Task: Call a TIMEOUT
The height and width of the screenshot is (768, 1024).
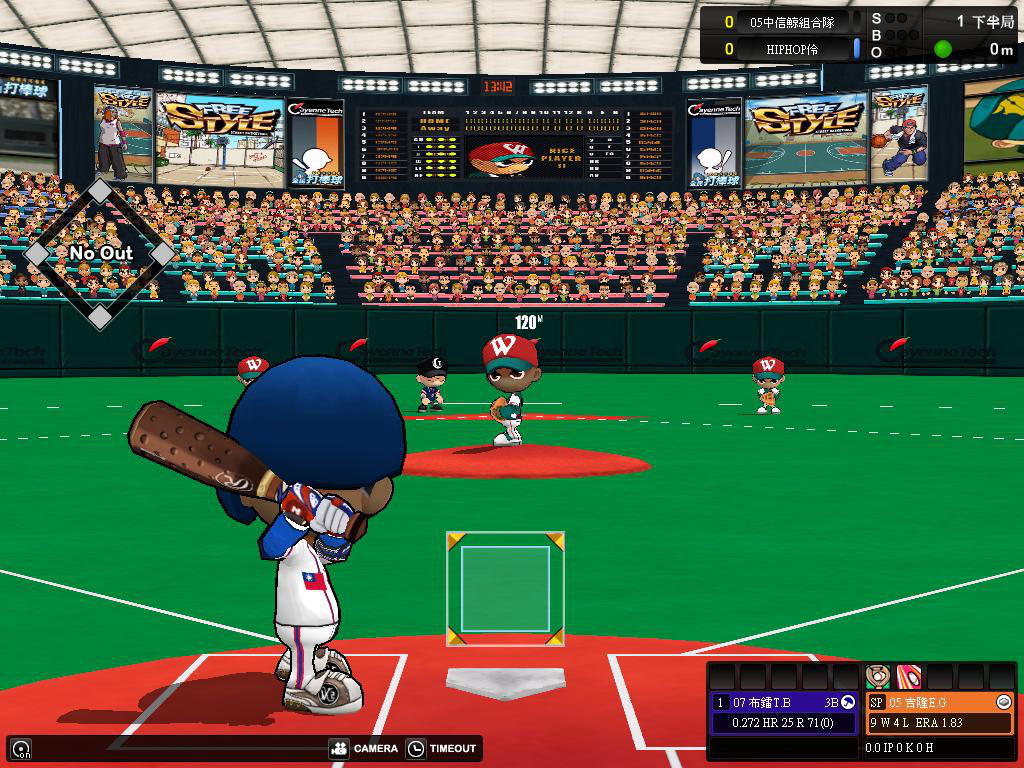Action: coord(443,748)
